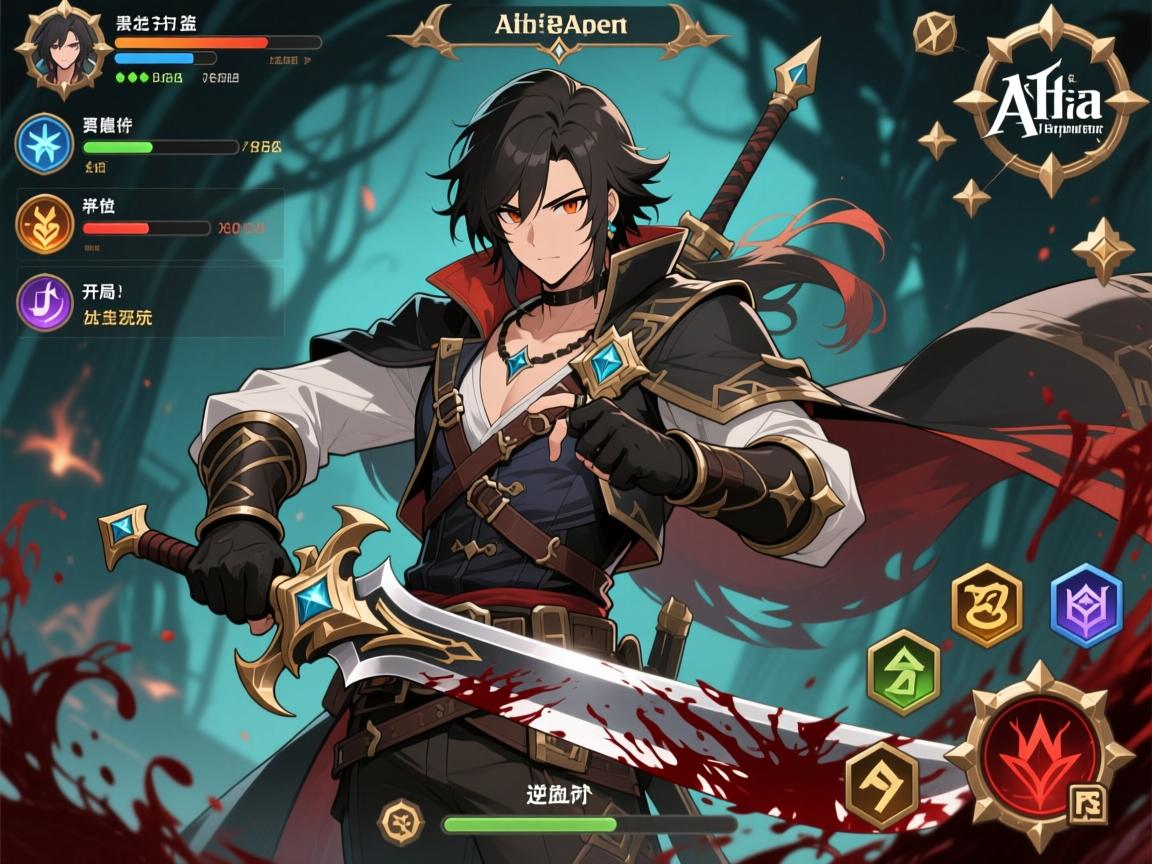Select the blue star skill icon
The height and width of the screenshot is (864, 1152).
pyautogui.click(x=44, y=143)
